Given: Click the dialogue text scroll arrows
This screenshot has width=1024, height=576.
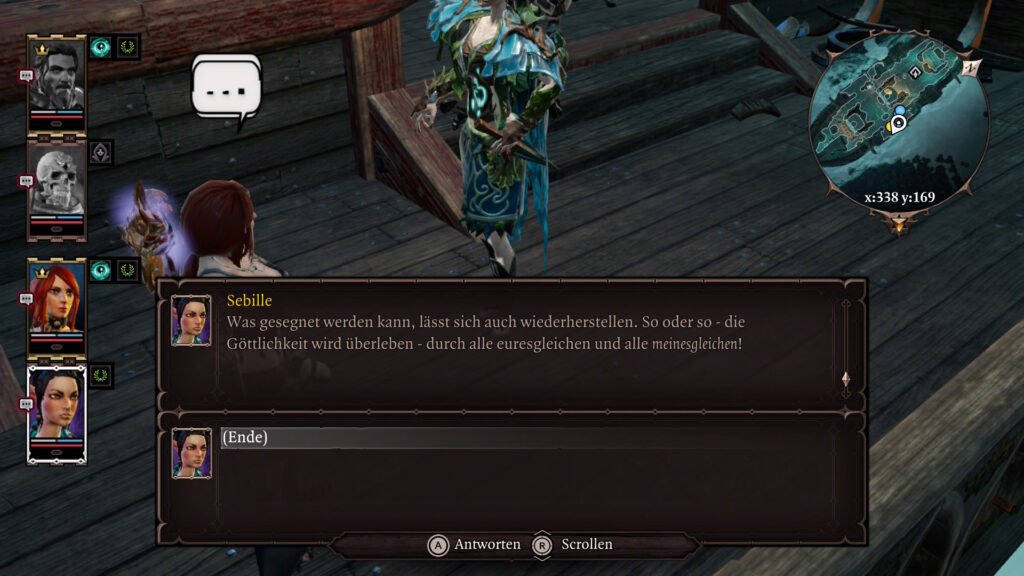Looking at the screenshot, I should (x=846, y=380).
